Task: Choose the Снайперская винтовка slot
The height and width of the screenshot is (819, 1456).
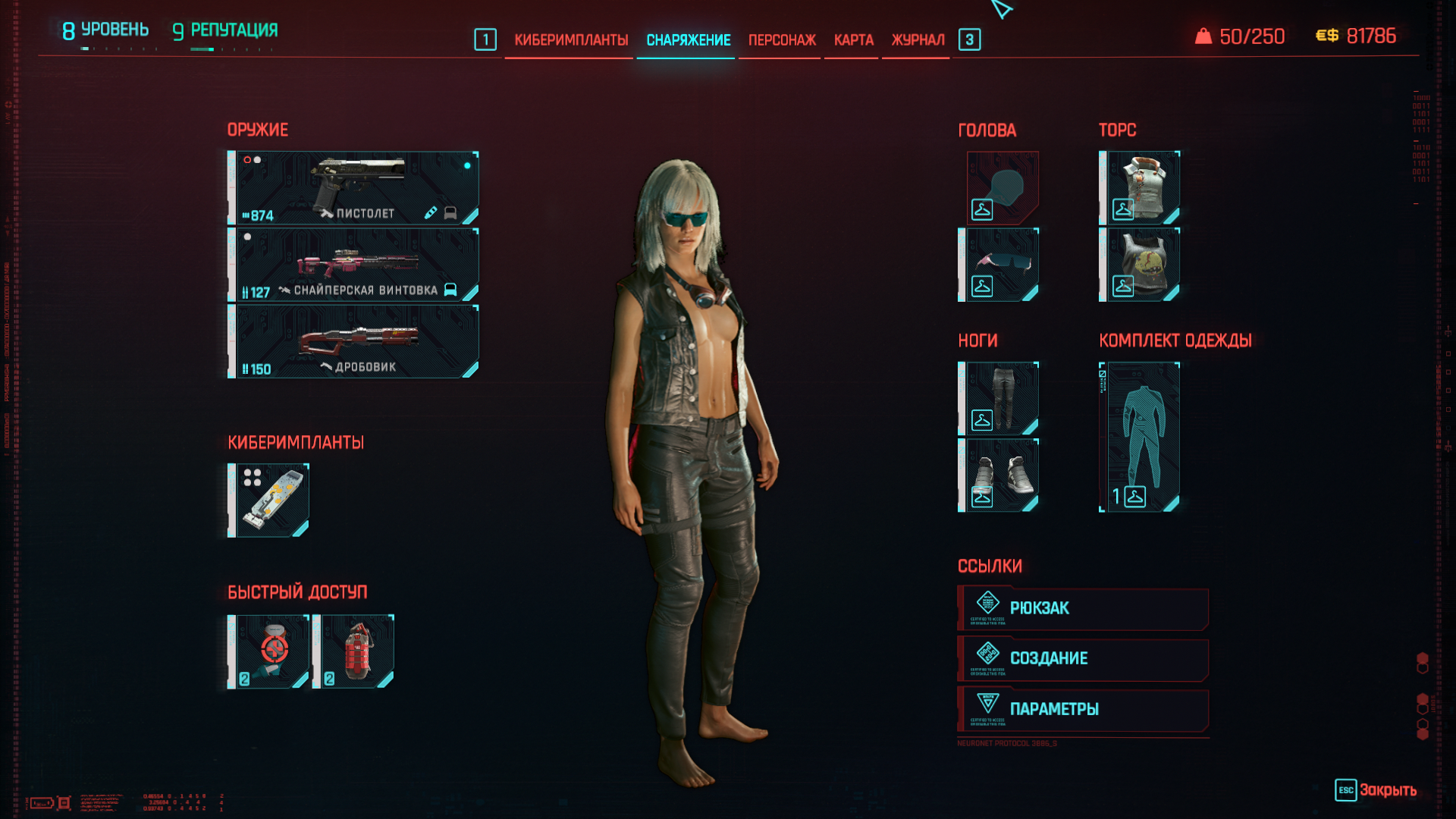Action: tap(354, 265)
